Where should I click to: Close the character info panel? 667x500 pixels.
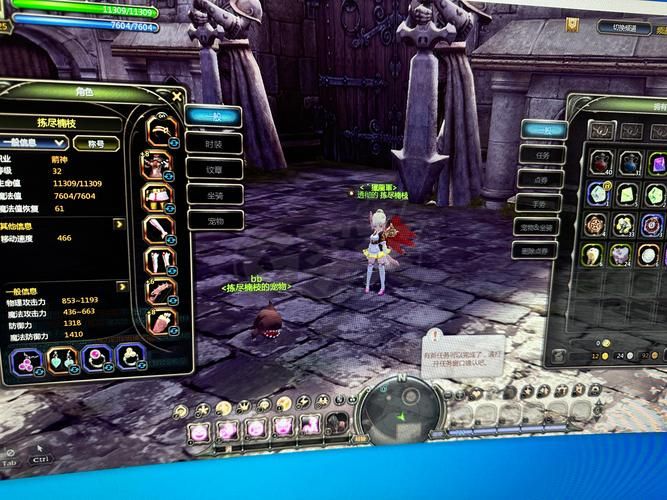tap(177, 97)
